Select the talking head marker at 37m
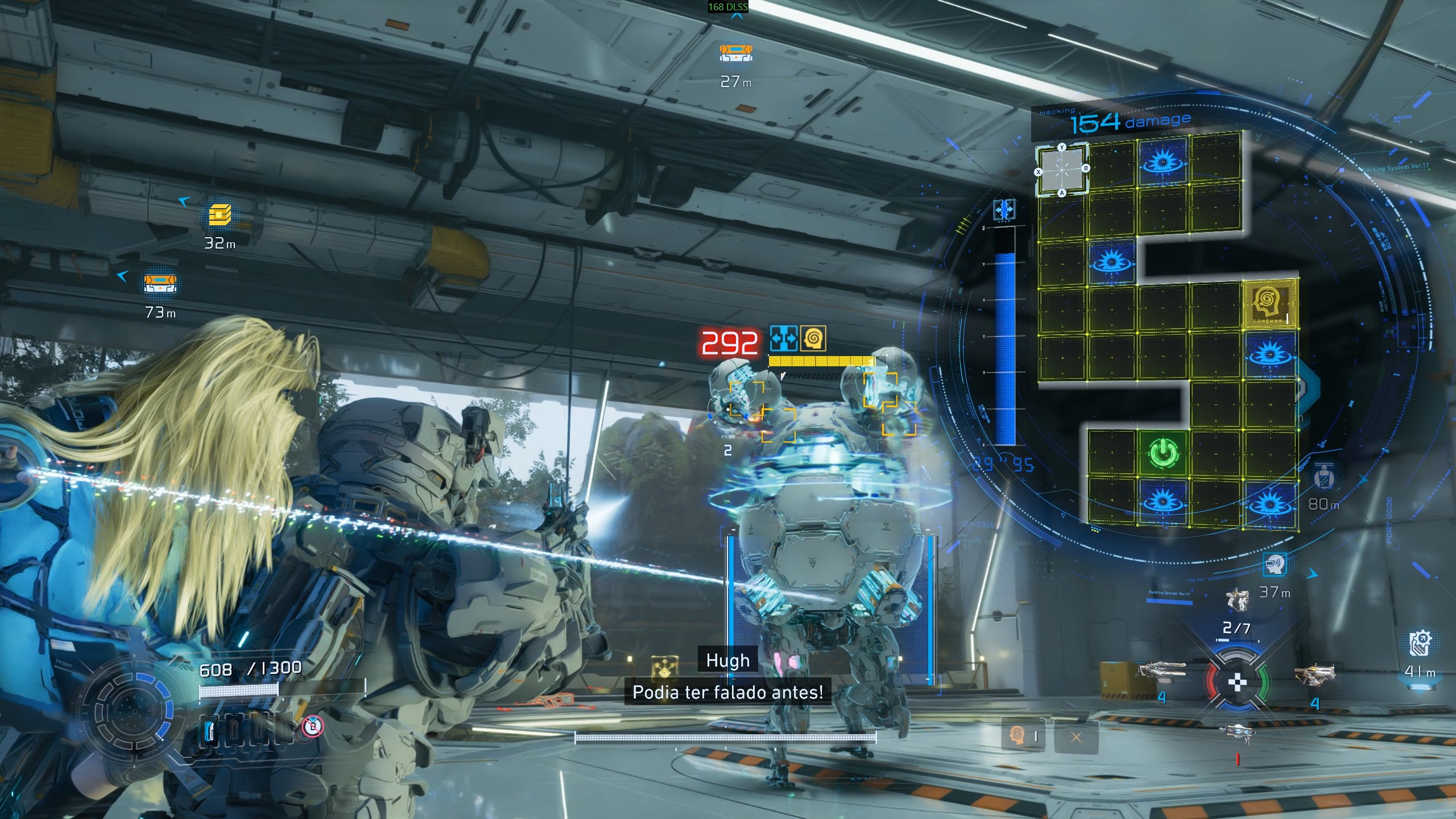This screenshot has height=819, width=1456. [x=1275, y=564]
